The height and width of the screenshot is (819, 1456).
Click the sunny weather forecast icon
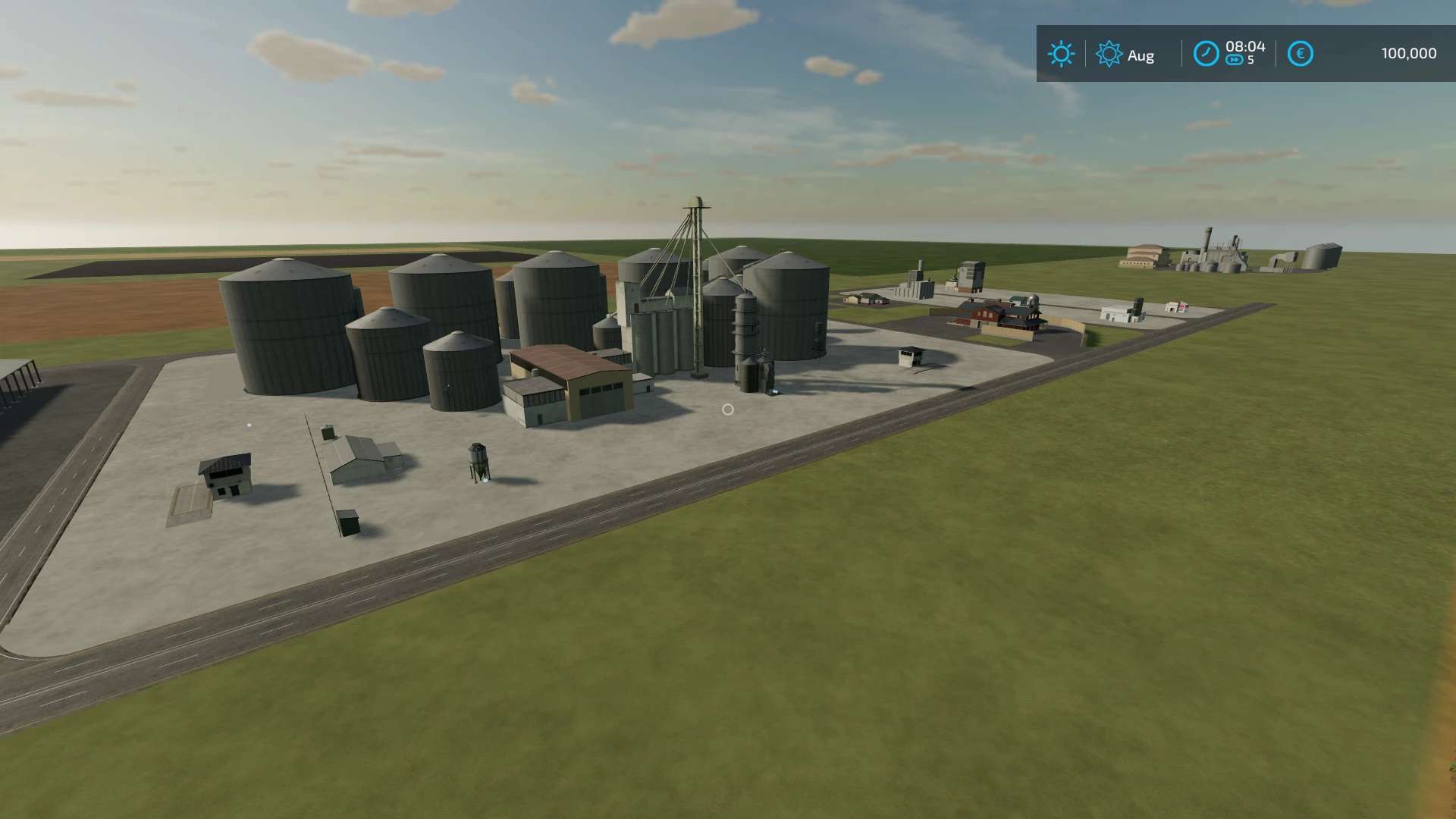(x=1061, y=54)
